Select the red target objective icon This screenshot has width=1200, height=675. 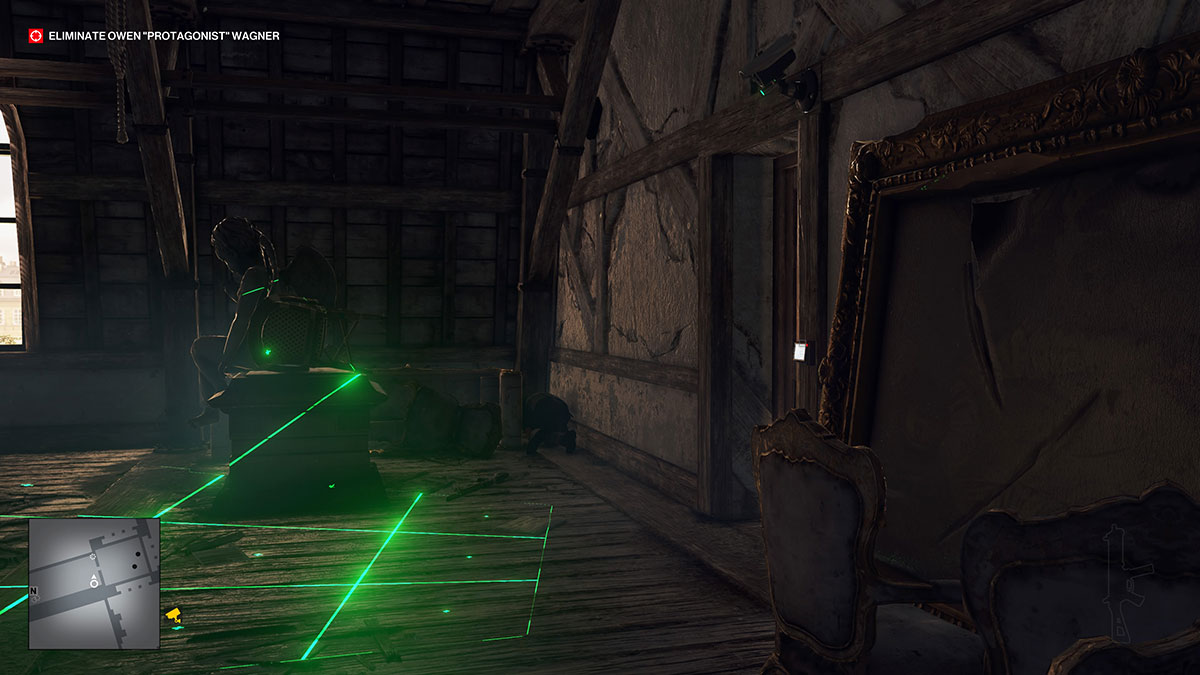point(36,36)
